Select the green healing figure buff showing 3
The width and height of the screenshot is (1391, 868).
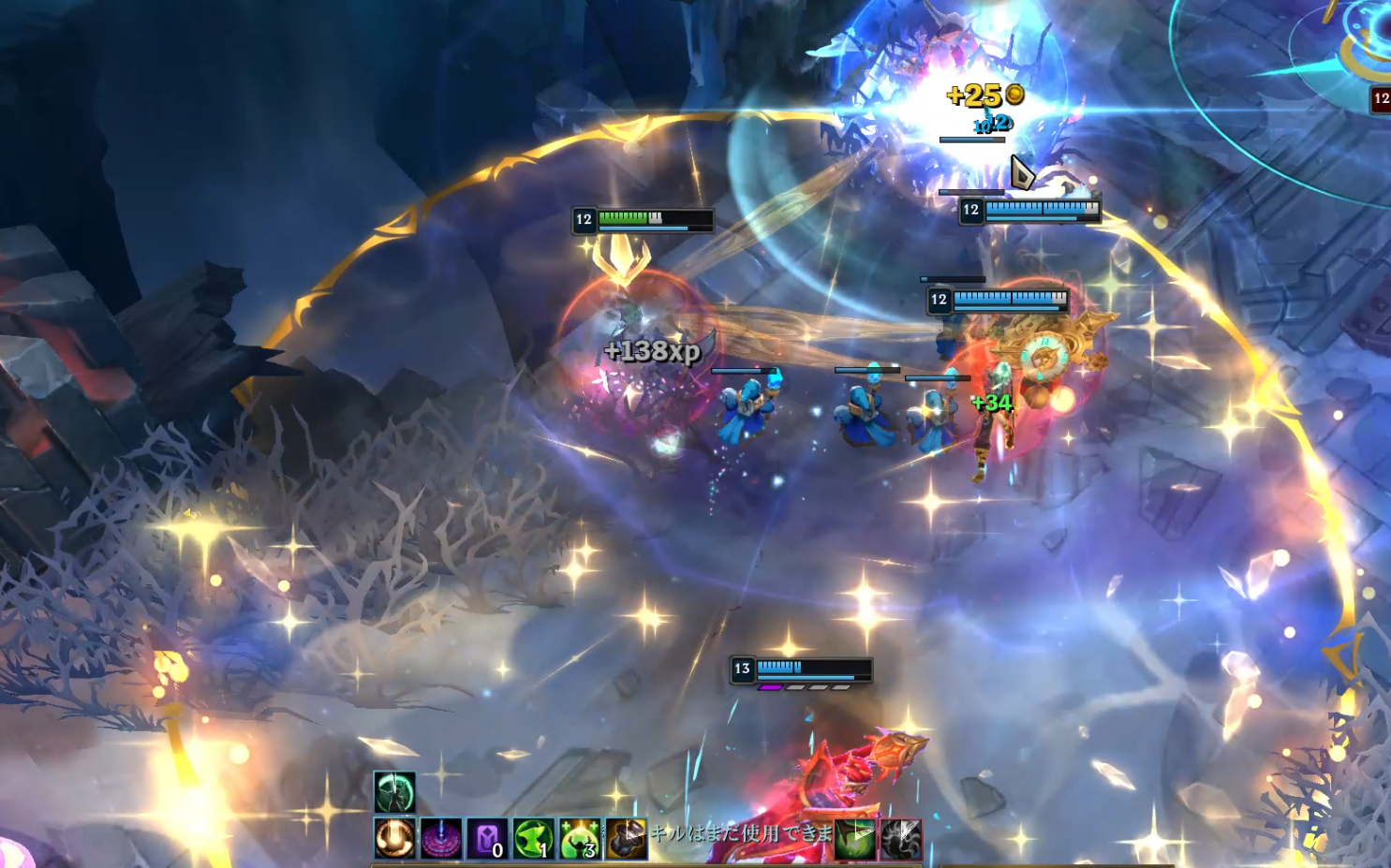click(x=580, y=838)
